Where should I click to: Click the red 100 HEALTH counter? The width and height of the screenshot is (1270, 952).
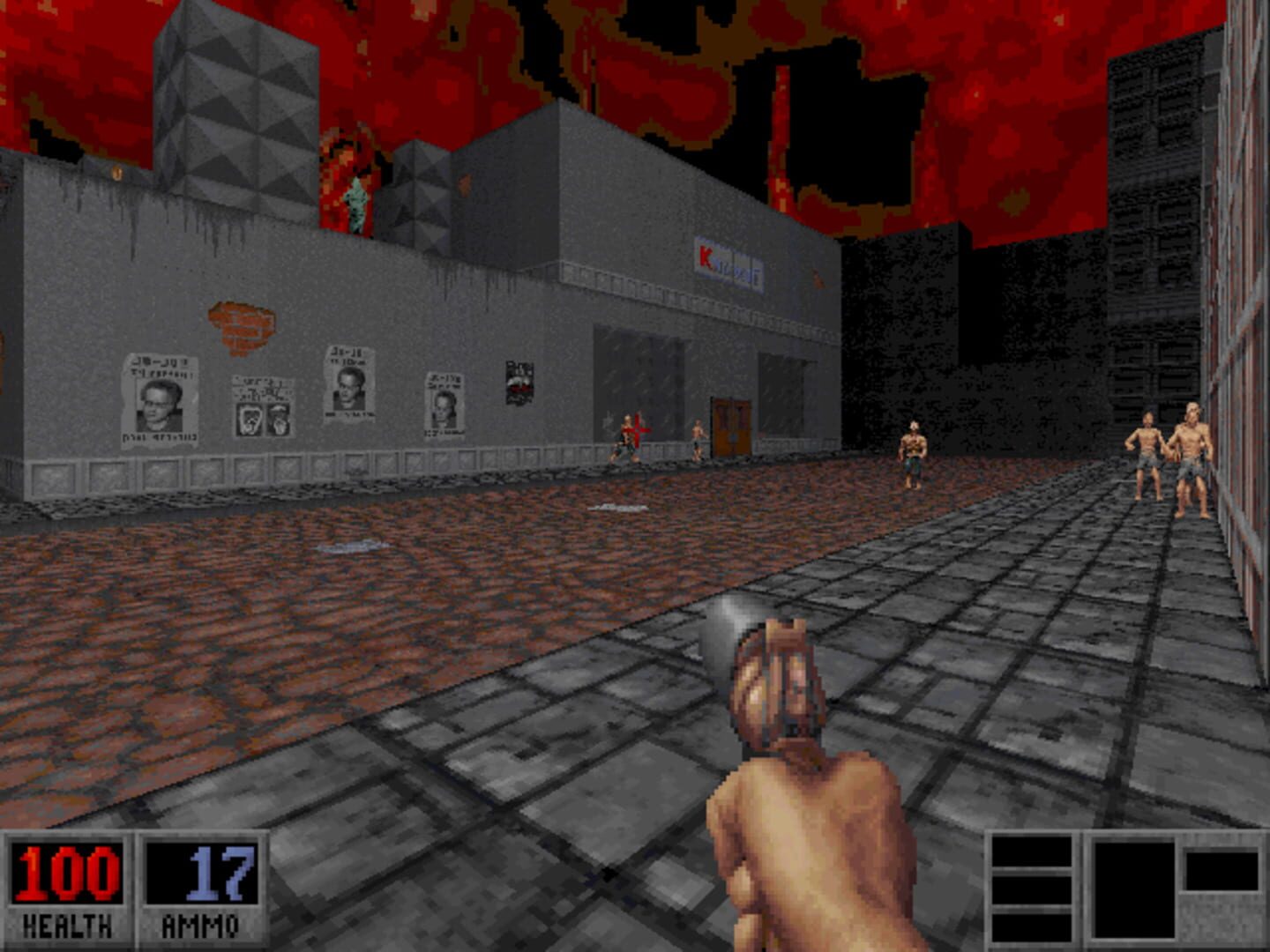coord(66,873)
